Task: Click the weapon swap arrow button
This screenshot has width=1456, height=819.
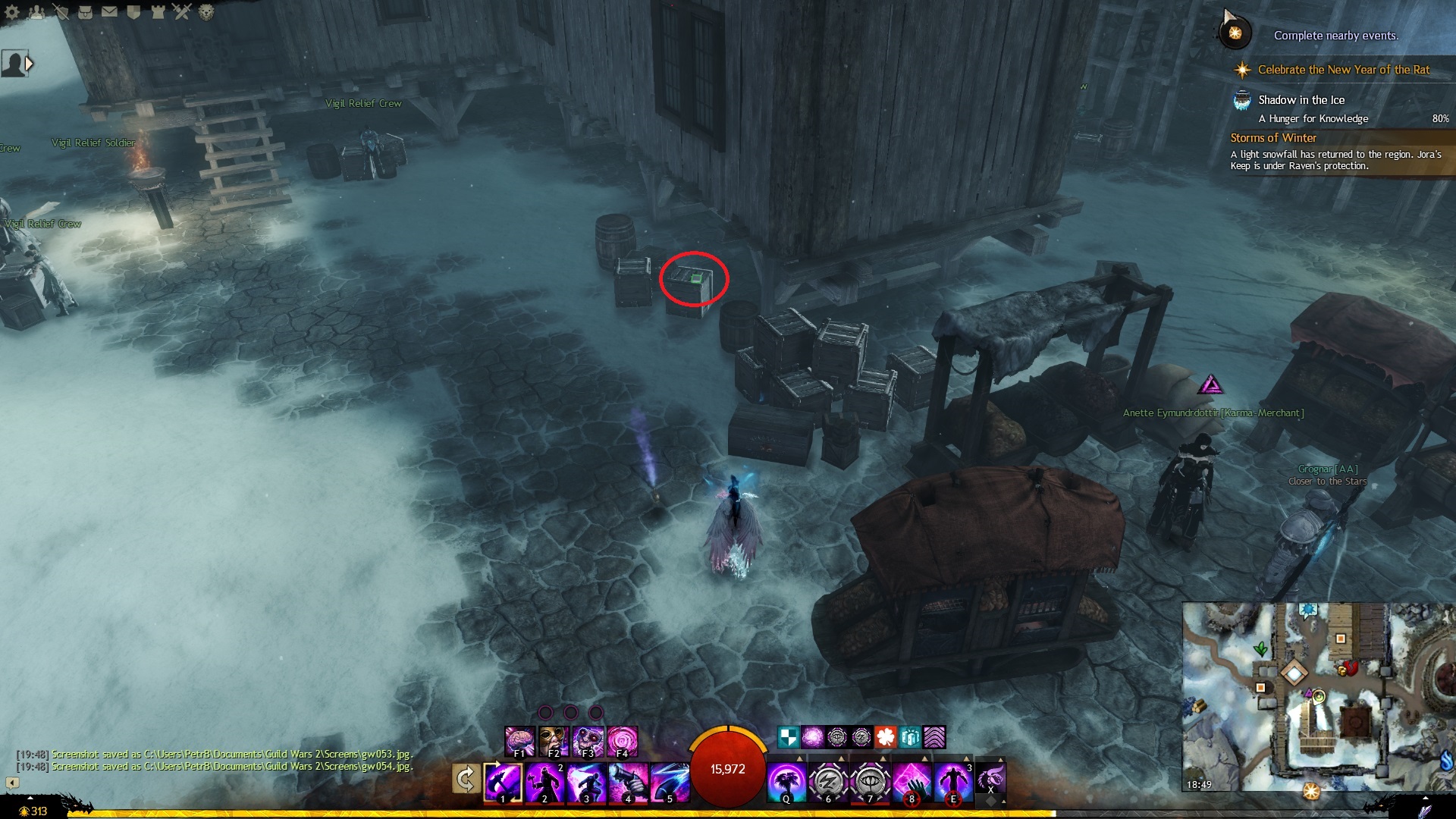Action: click(466, 780)
